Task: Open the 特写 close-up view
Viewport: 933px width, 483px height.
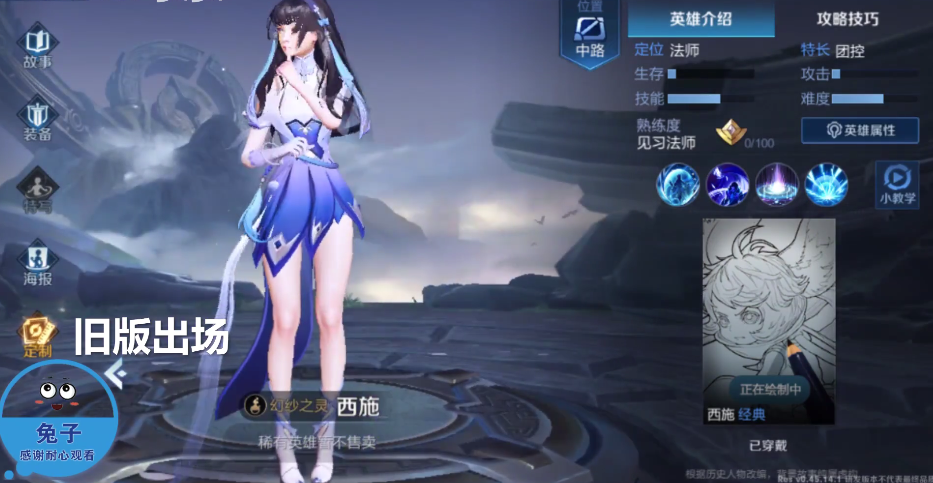Action: (x=38, y=191)
